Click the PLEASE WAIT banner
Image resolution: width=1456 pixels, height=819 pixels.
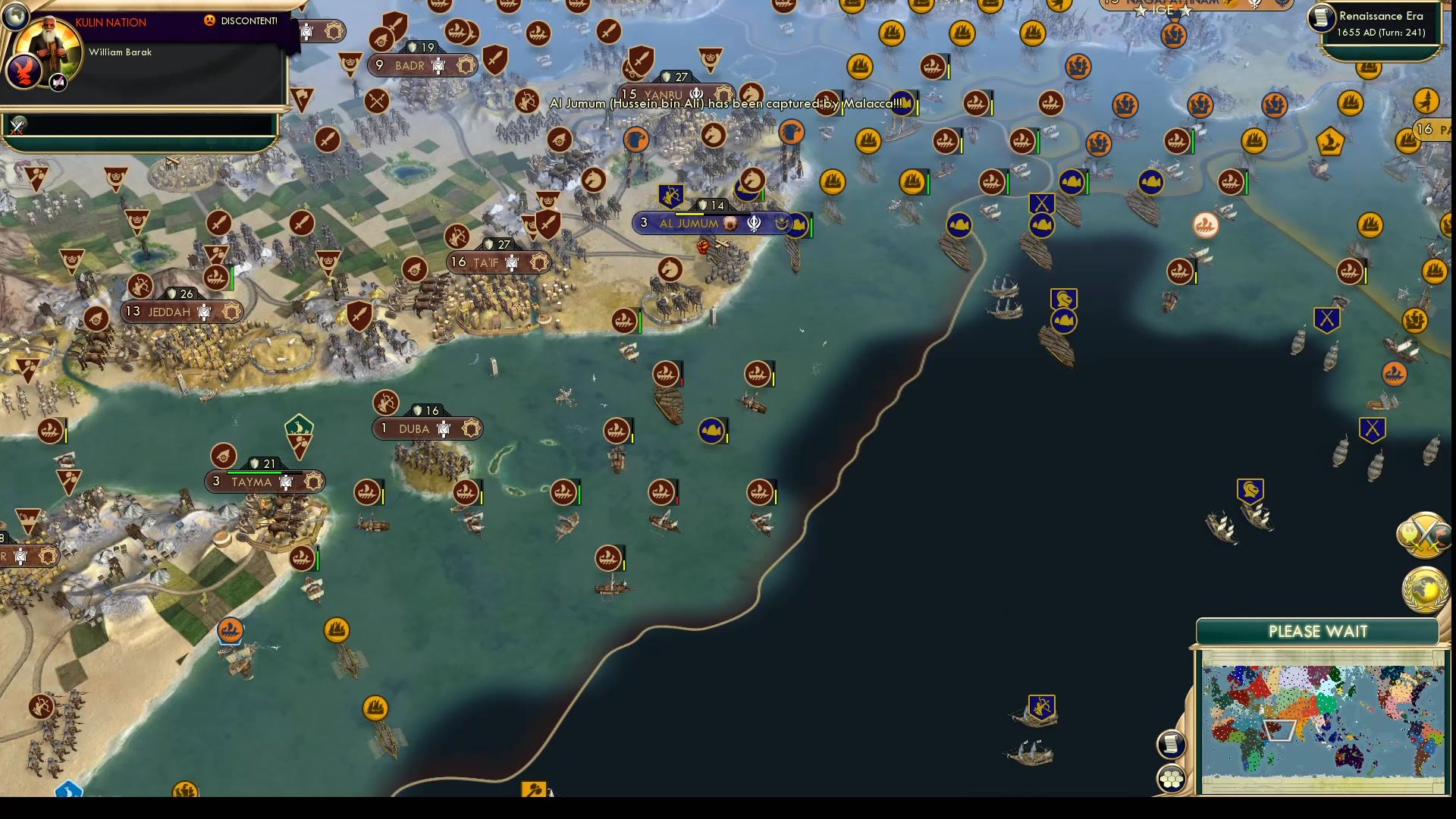coord(1319,630)
